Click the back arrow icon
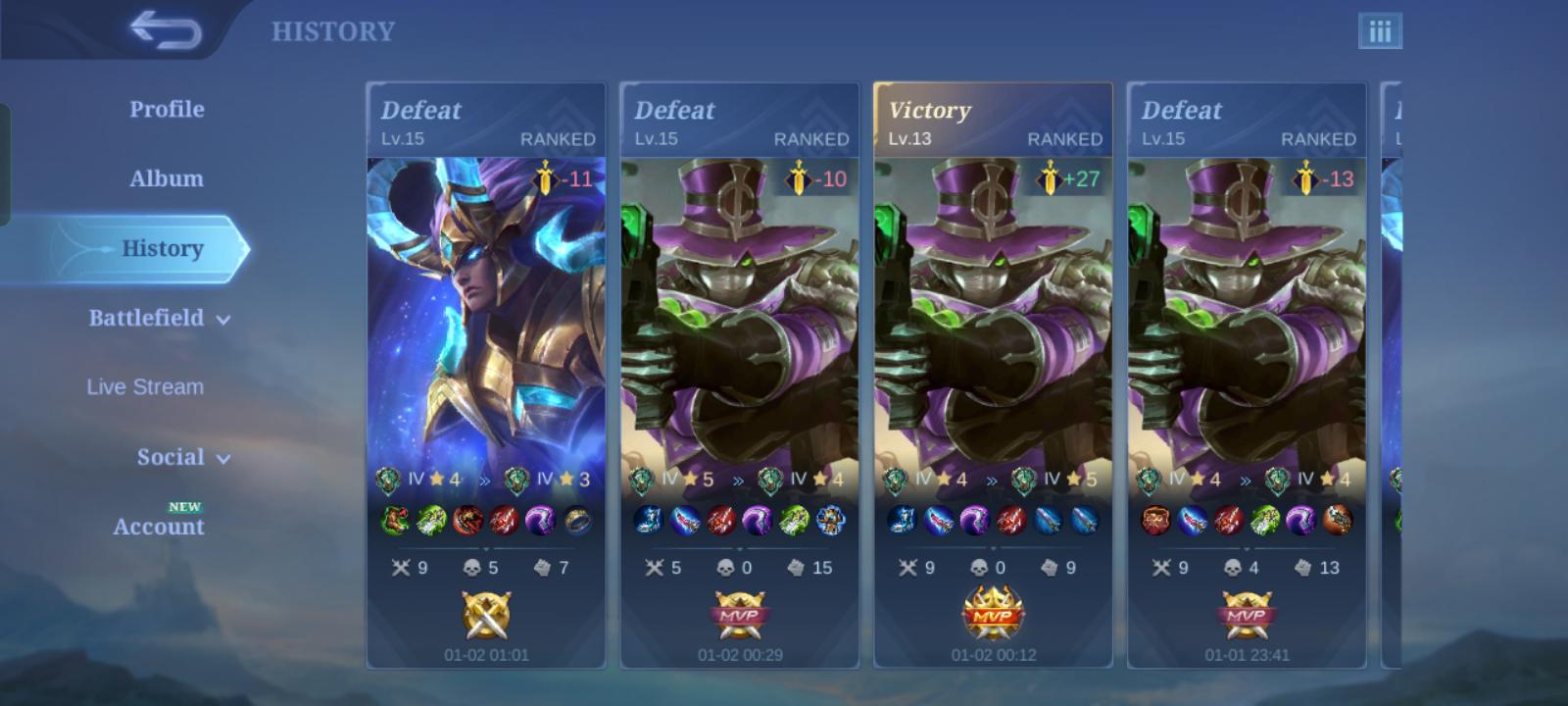The width and height of the screenshot is (1568, 706). pyautogui.click(x=168, y=30)
